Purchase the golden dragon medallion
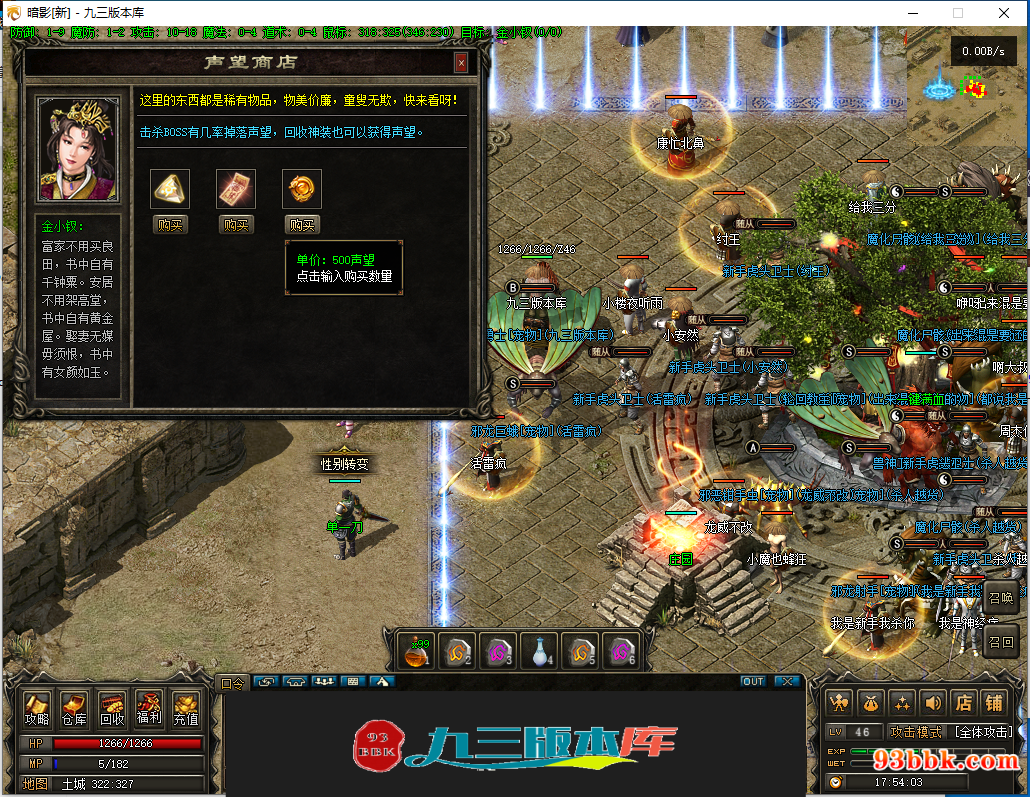 302,225
